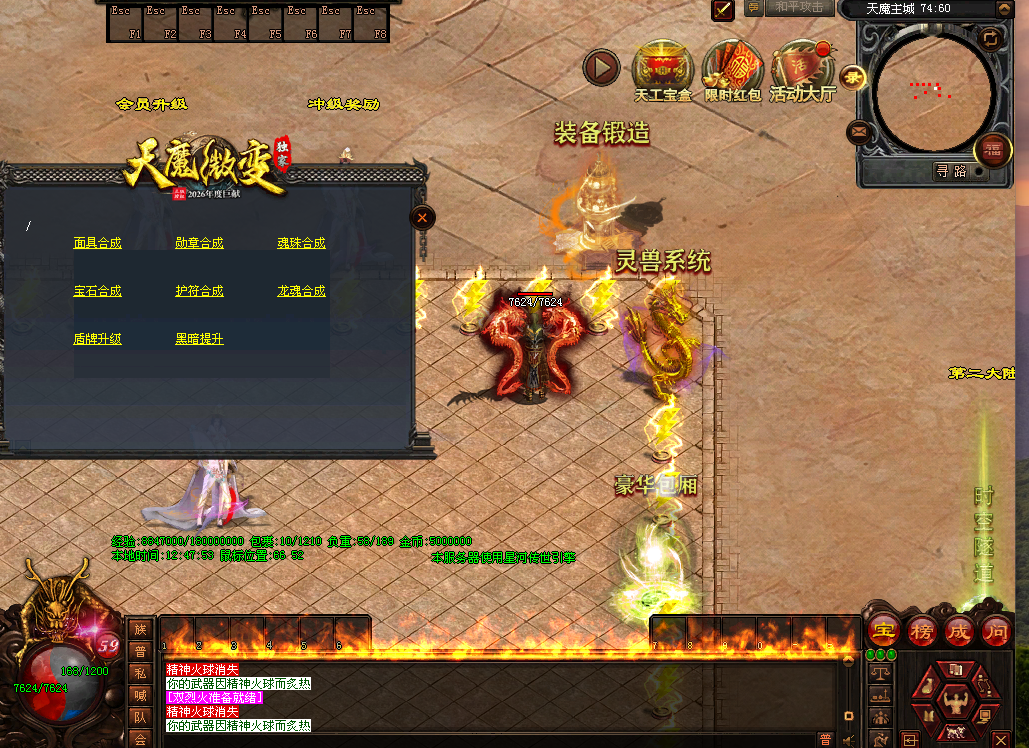Open the 面具合成 mask crafting link

(97, 243)
